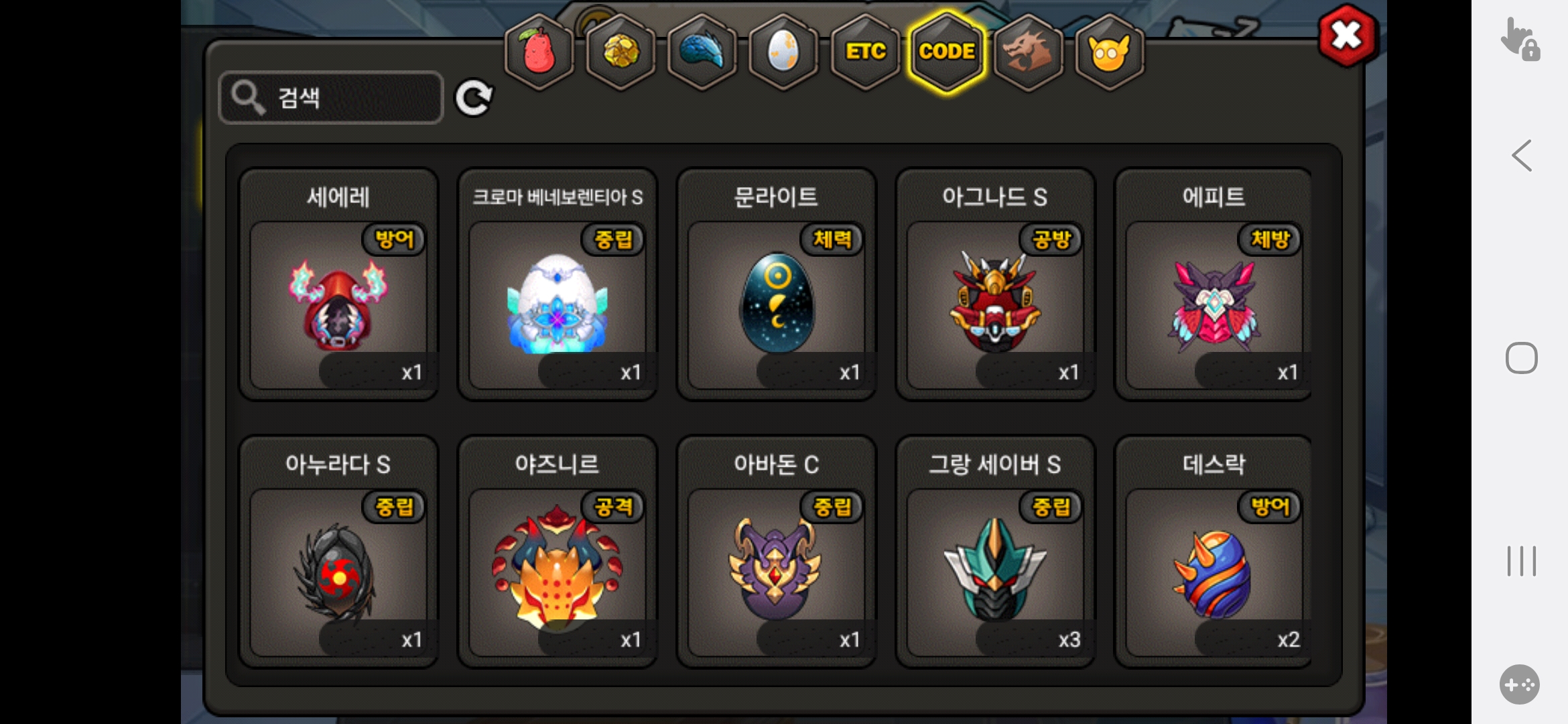Open the brown dragon tab

1028,52
